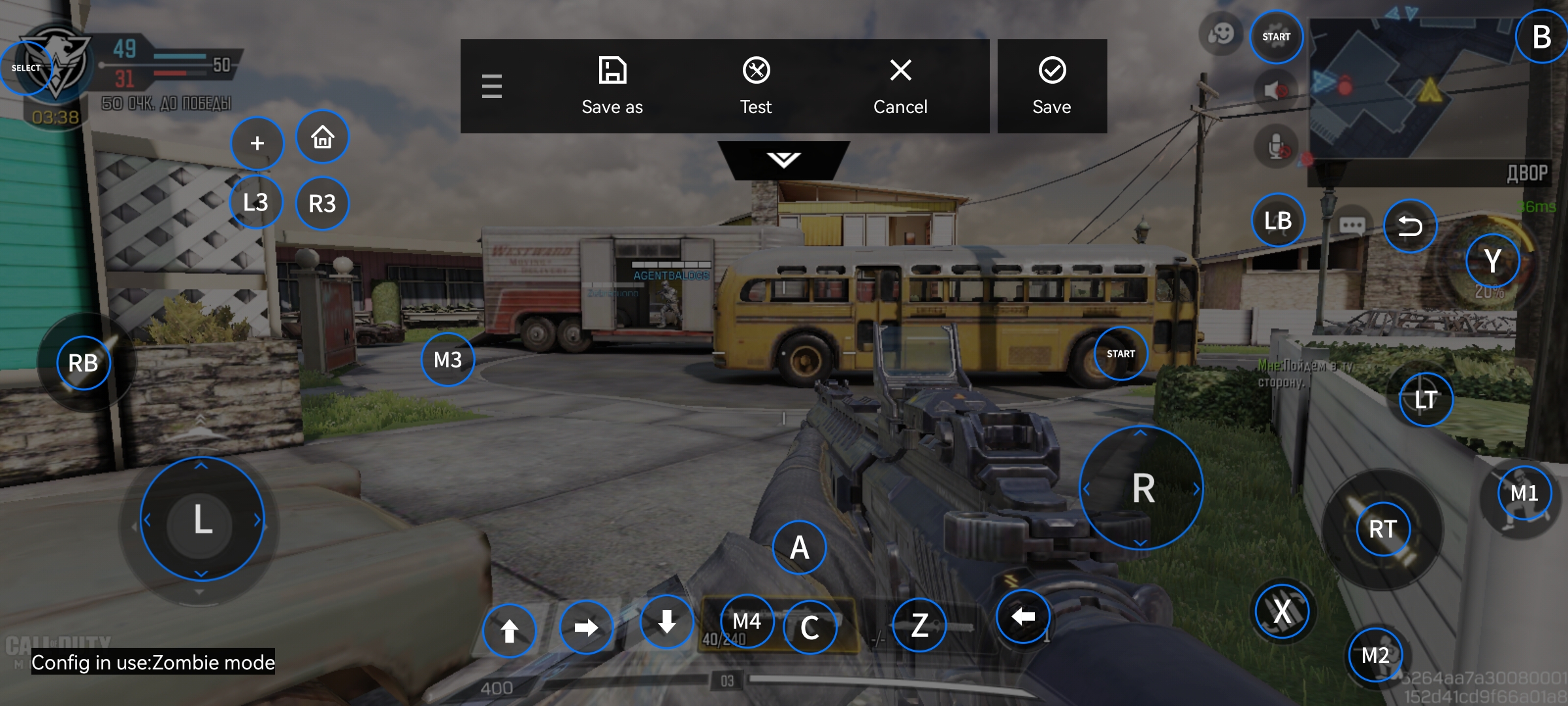Toggle the speaker sound icon
This screenshot has width=1568, height=706.
coord(1275,90)
